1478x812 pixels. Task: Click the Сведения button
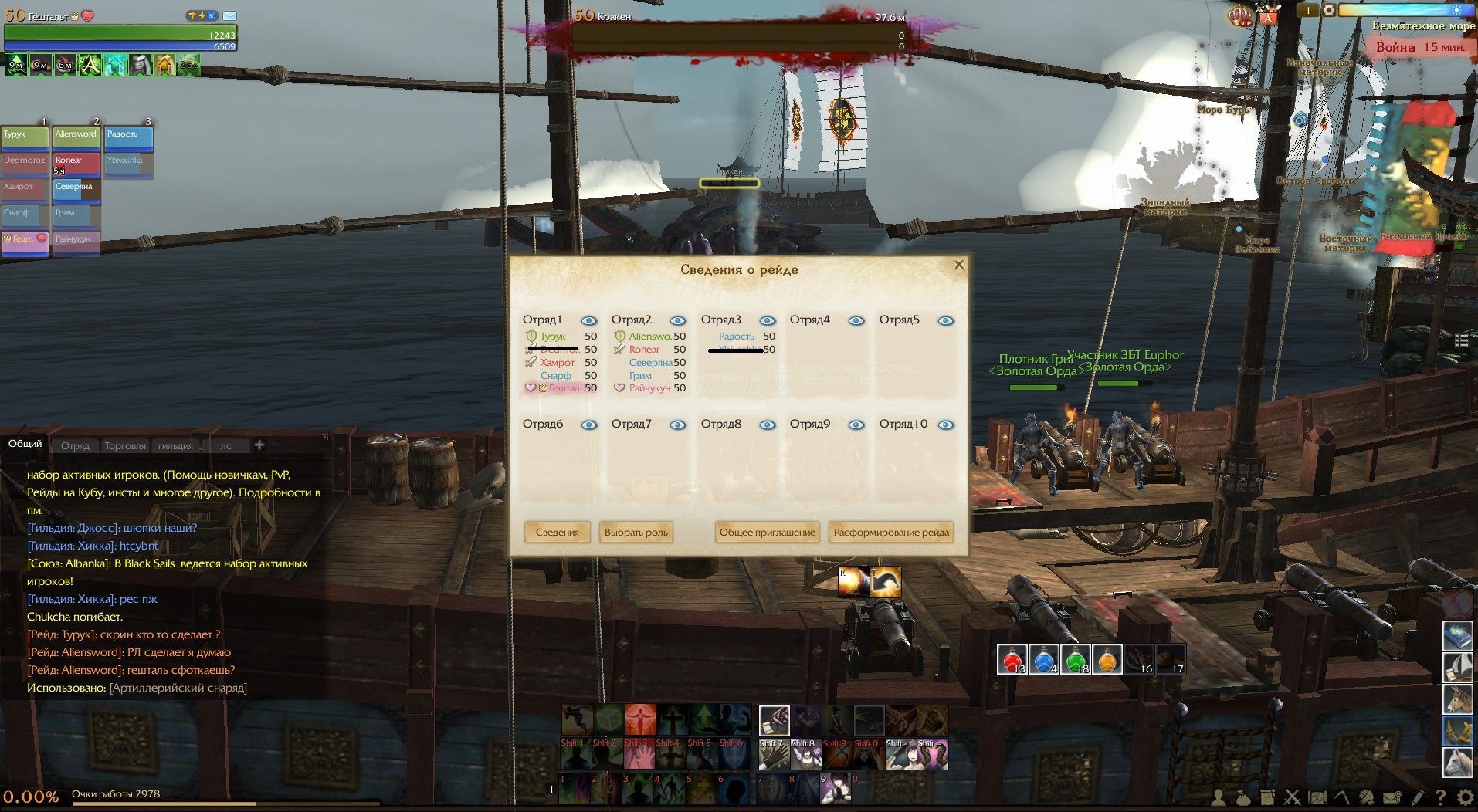557,533
